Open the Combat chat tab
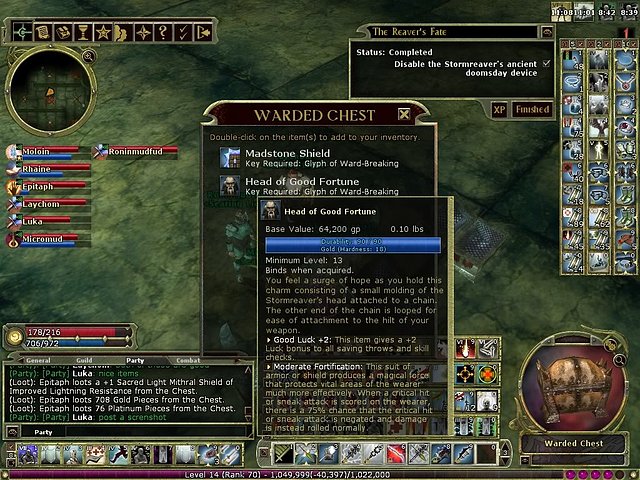The width and height of the screenshot is (640, 480). [x=187, y=360]
